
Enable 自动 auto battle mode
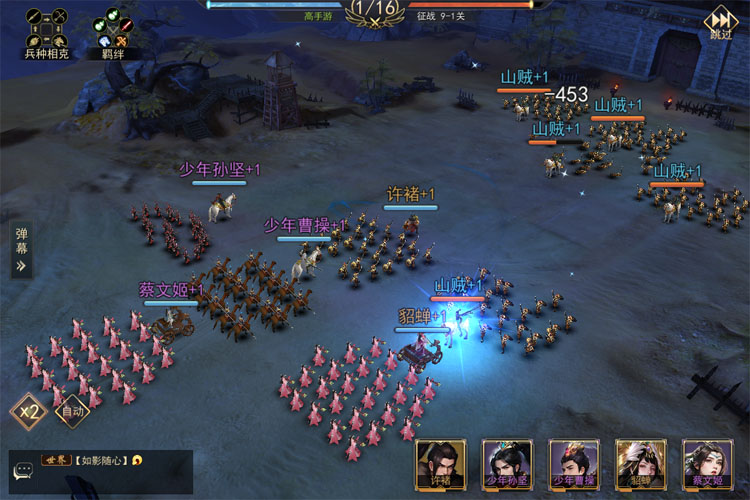pos(72,410)
